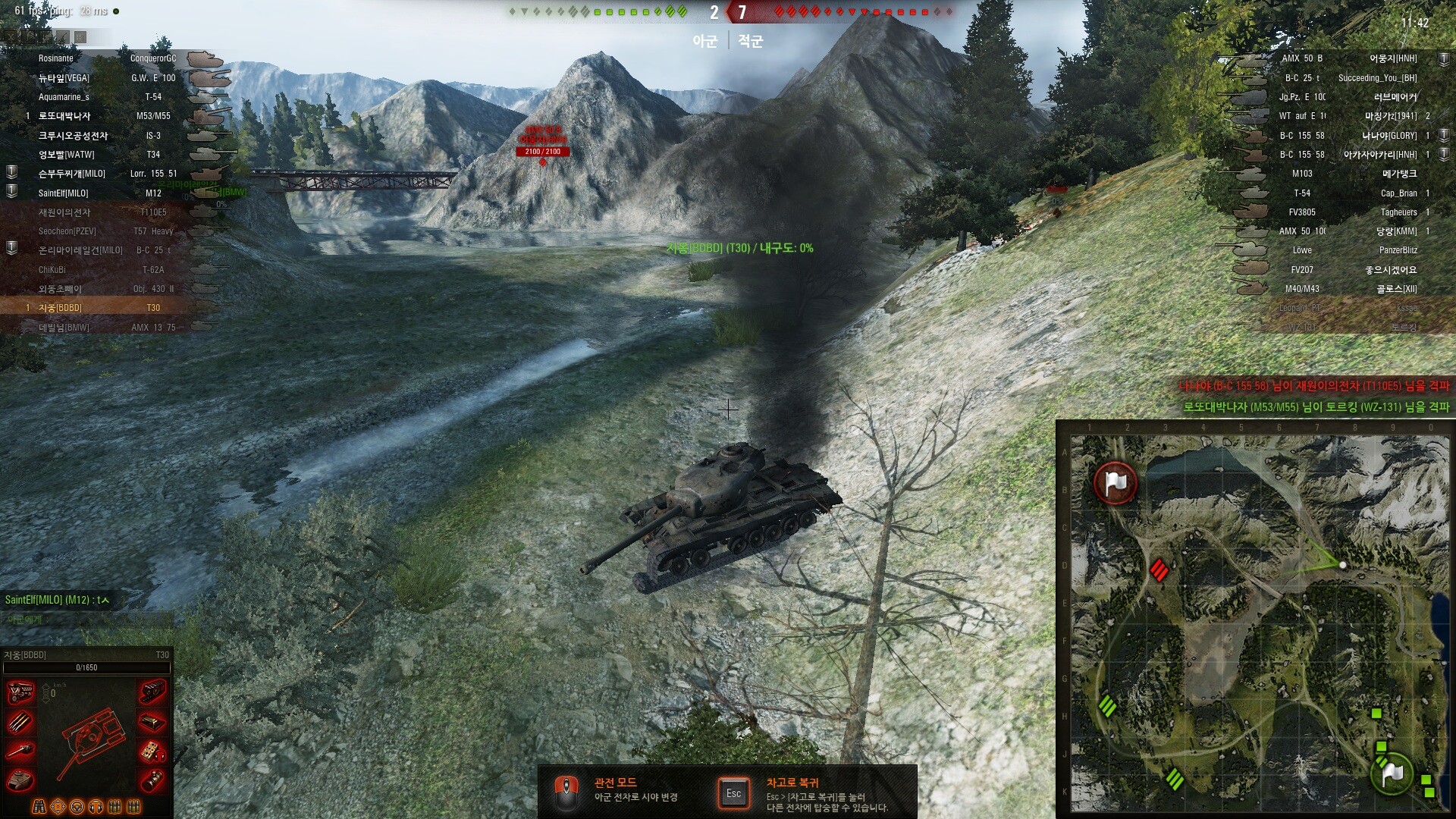The width and height of the screenshot is (1456, 819).
Task: Select Tagheuers FV3805 in the enemy list
Action: pos(1398,212)
